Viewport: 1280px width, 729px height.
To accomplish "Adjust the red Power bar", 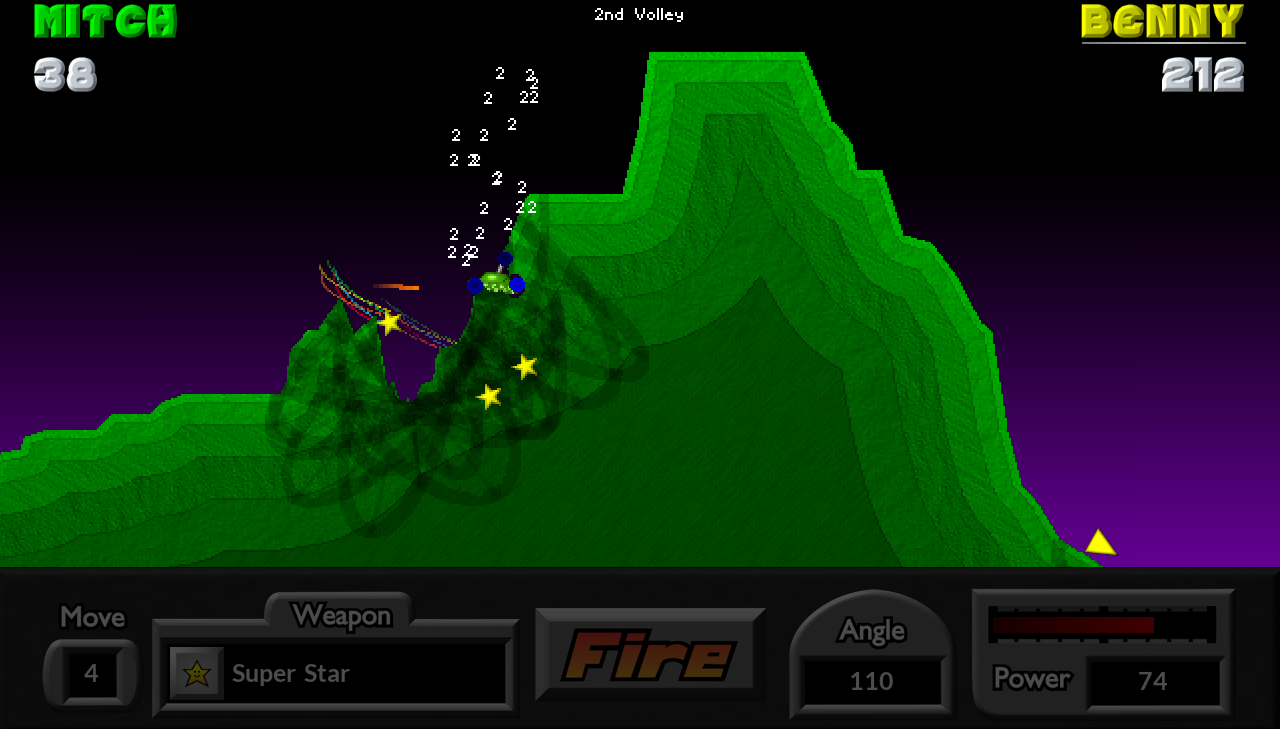I will (1101, 625).
